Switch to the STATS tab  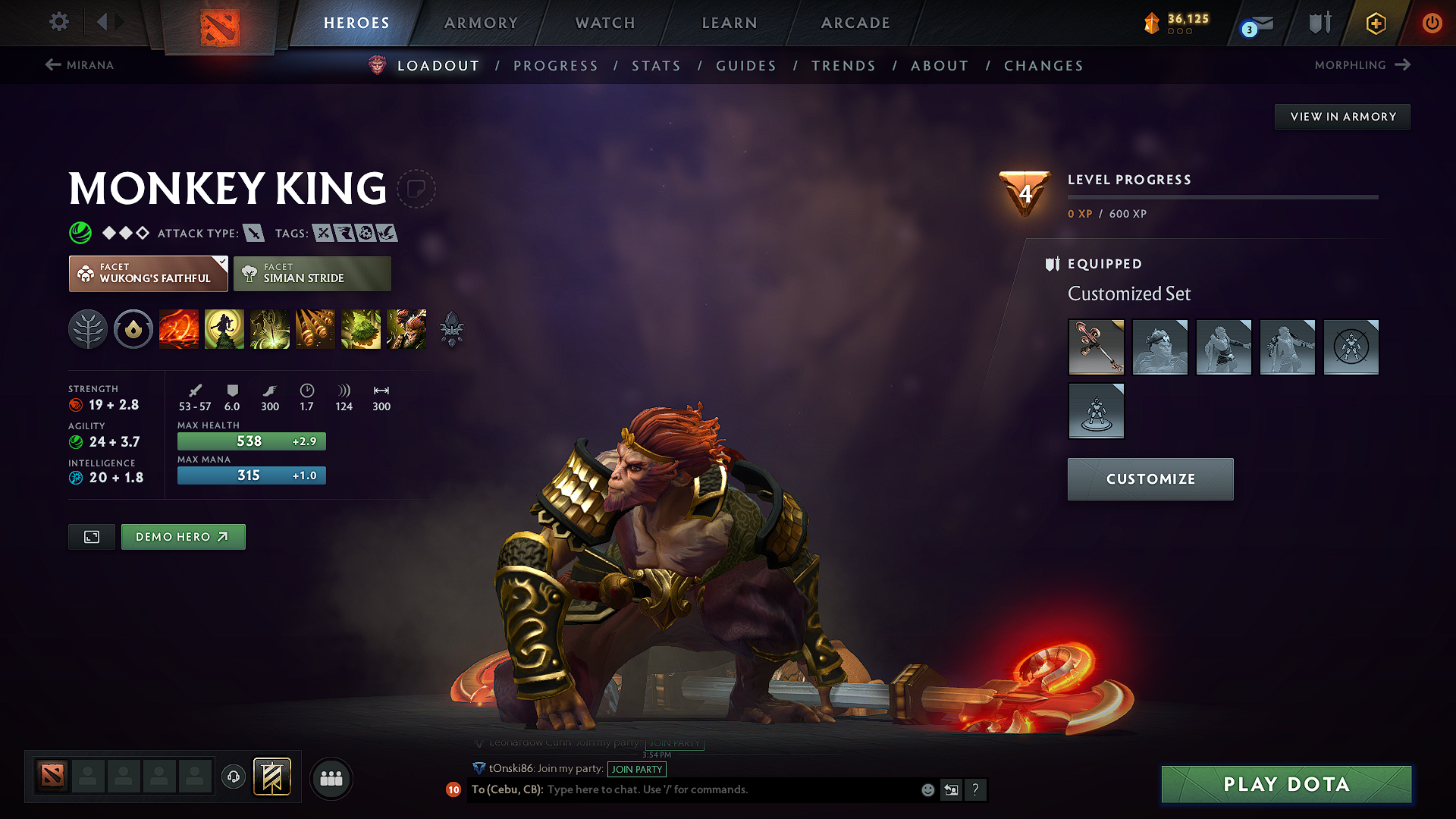tap(657, 65)
